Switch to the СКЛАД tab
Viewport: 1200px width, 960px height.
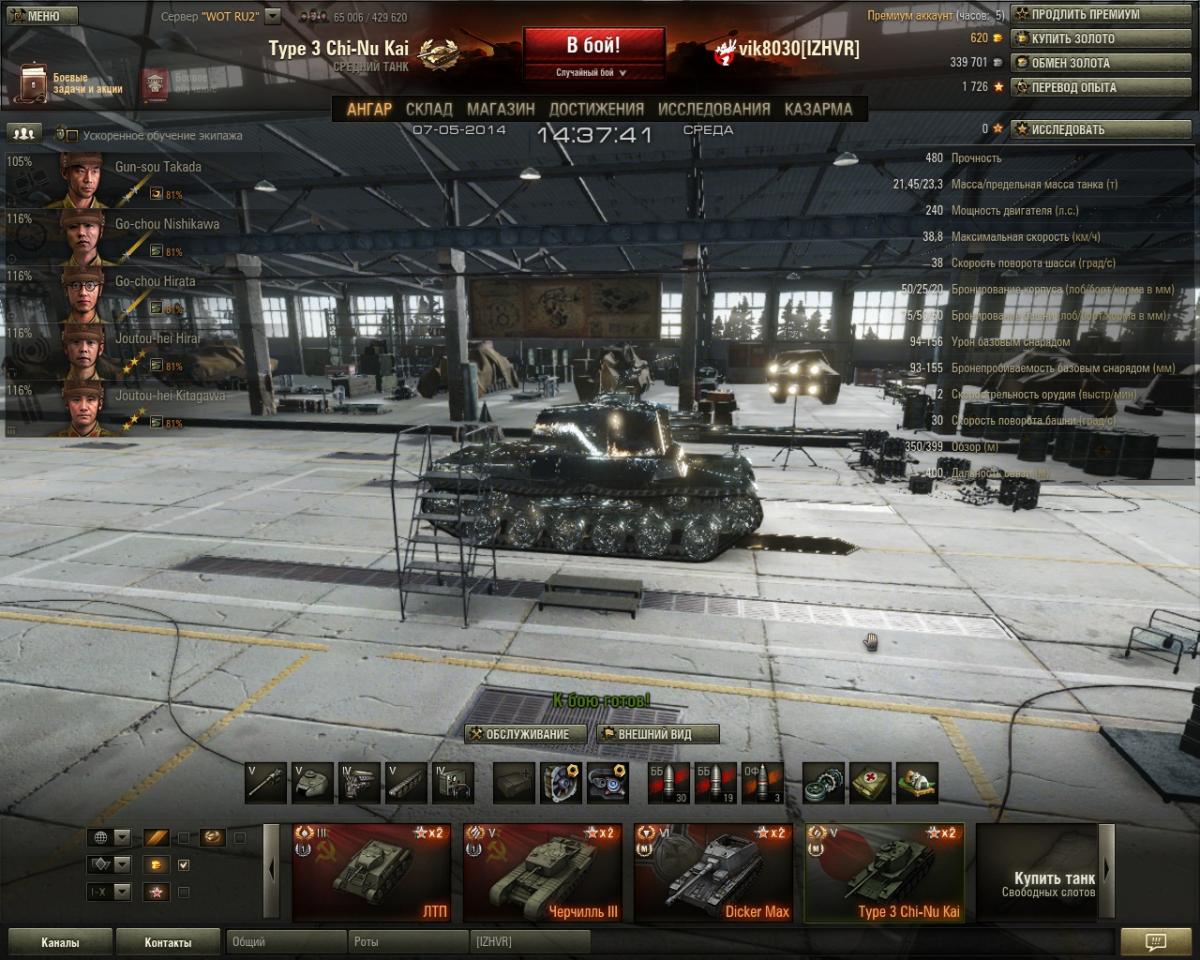point(429,109)
